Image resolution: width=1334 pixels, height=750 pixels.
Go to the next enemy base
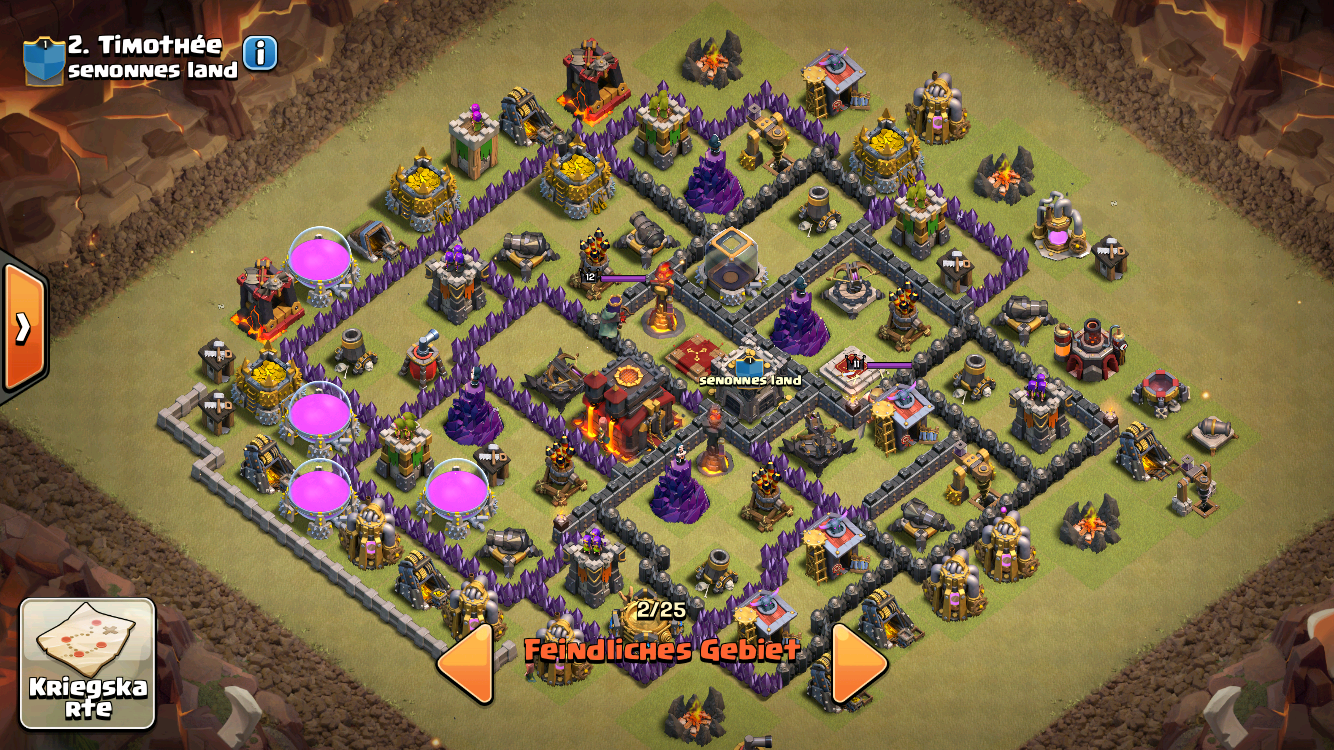[860, 663]
